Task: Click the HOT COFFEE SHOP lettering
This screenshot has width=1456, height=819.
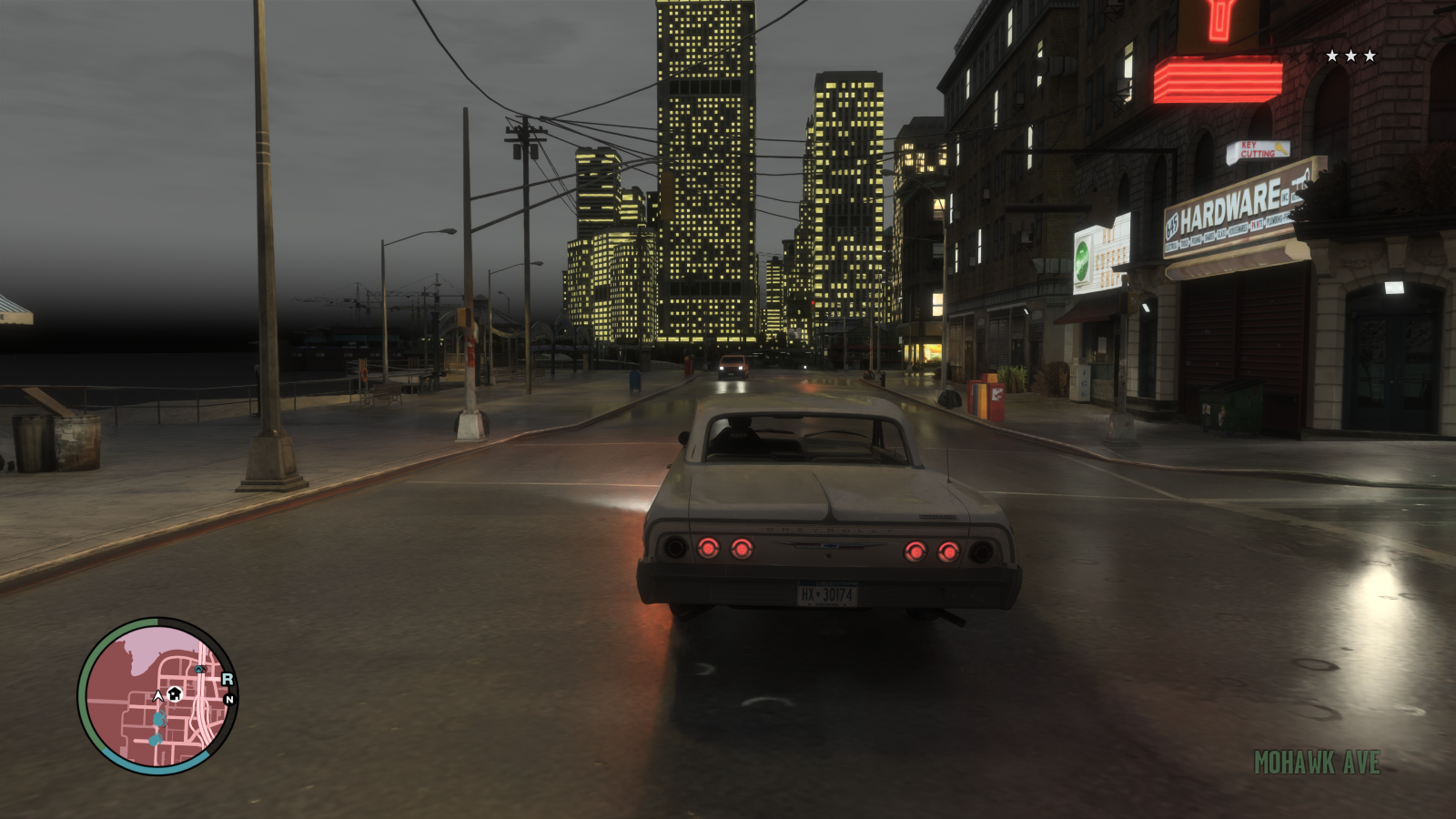Action: point(1109,257)
